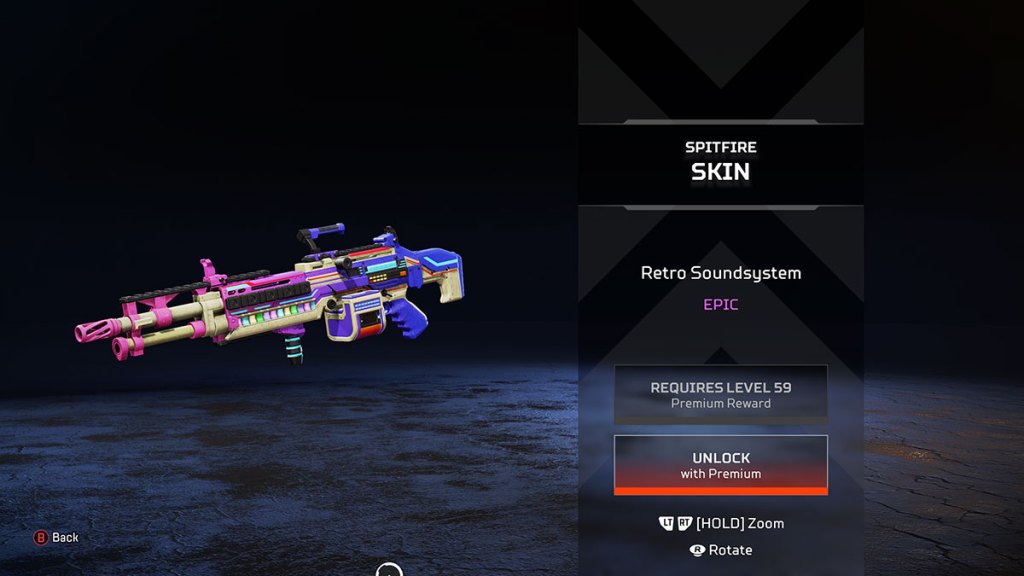
Task: Select the Requires Level 59 reward box
Action: point(720,394)
